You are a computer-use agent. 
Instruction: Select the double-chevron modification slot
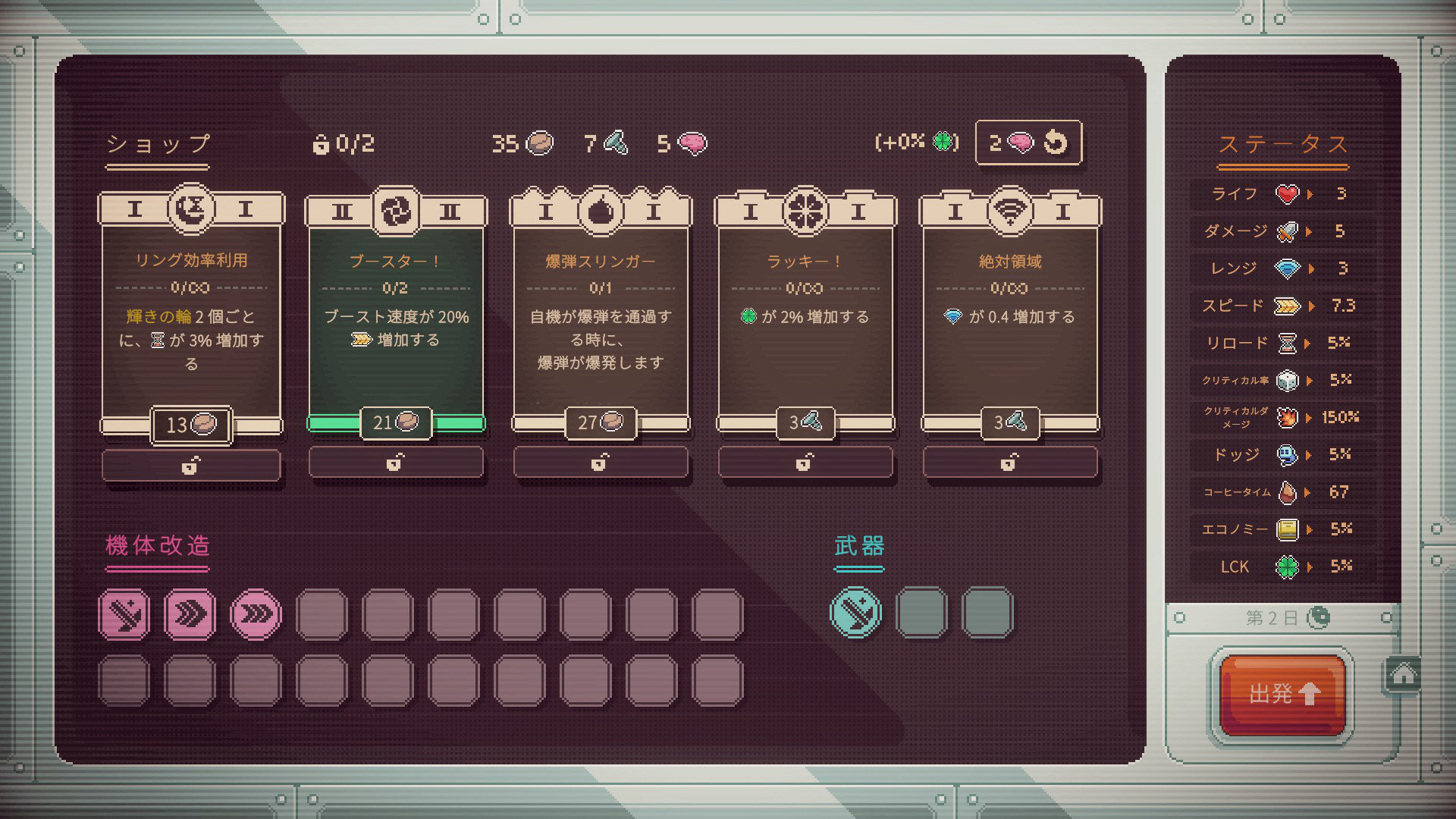(190, 613)
